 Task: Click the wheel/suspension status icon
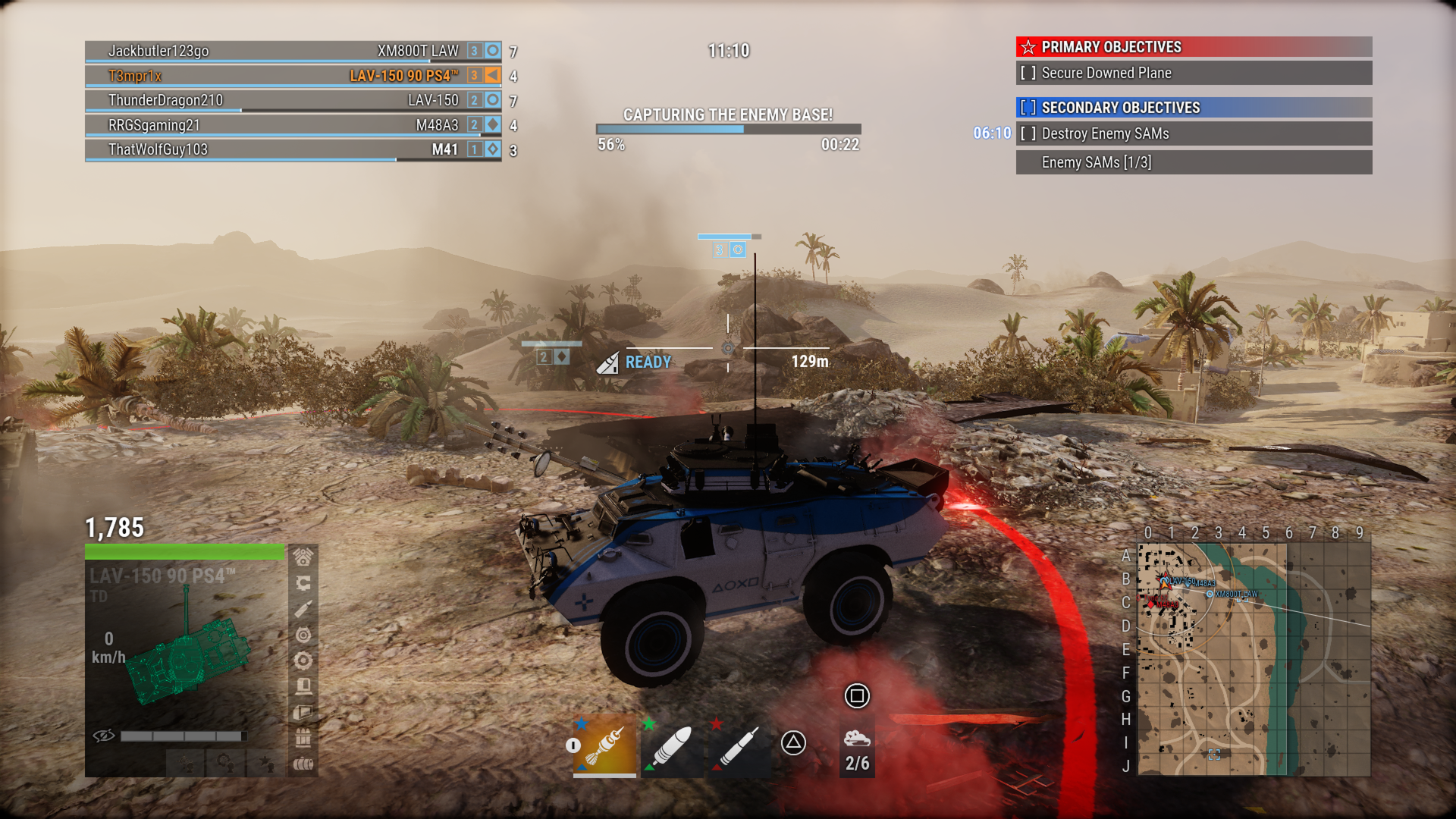coord(302,634)
